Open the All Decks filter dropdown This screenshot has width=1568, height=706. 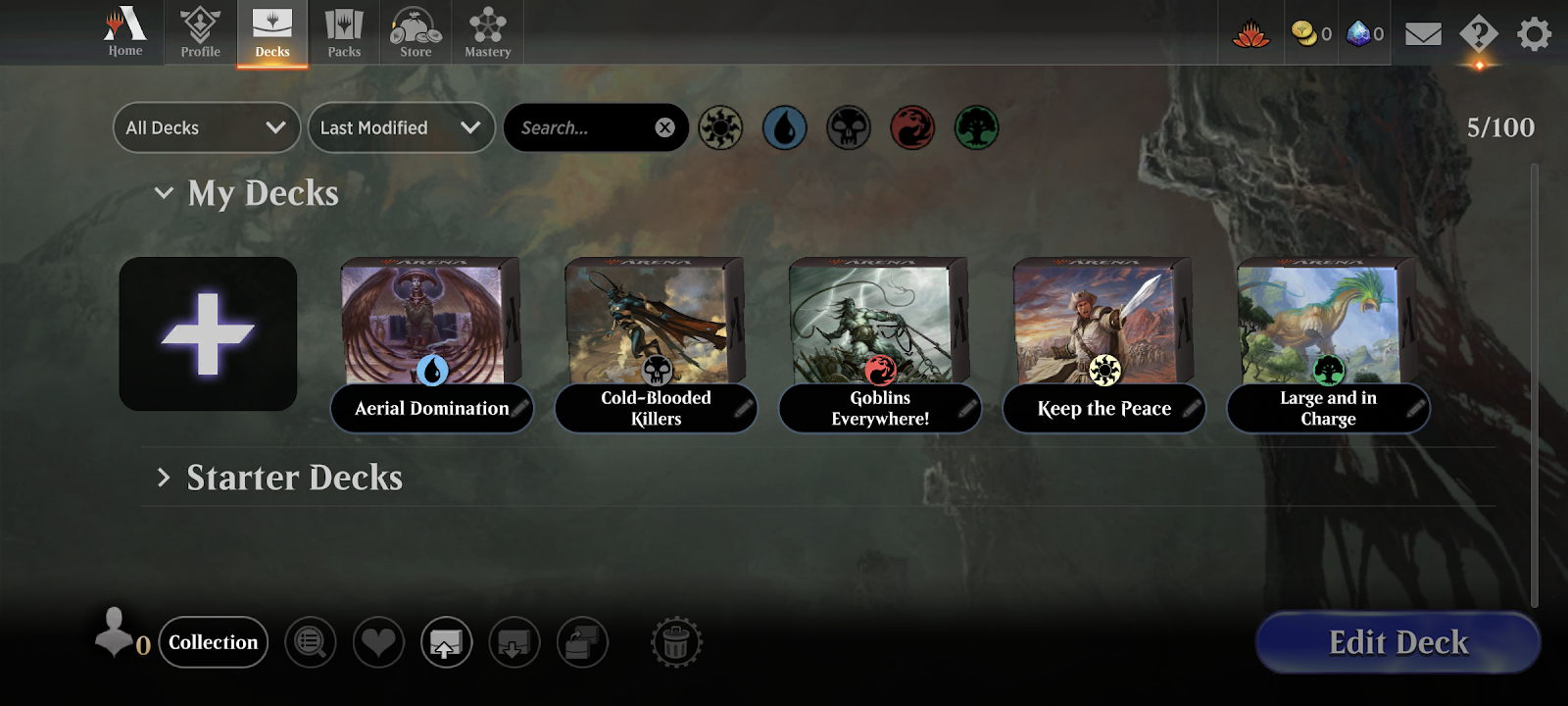pos(206,127)
